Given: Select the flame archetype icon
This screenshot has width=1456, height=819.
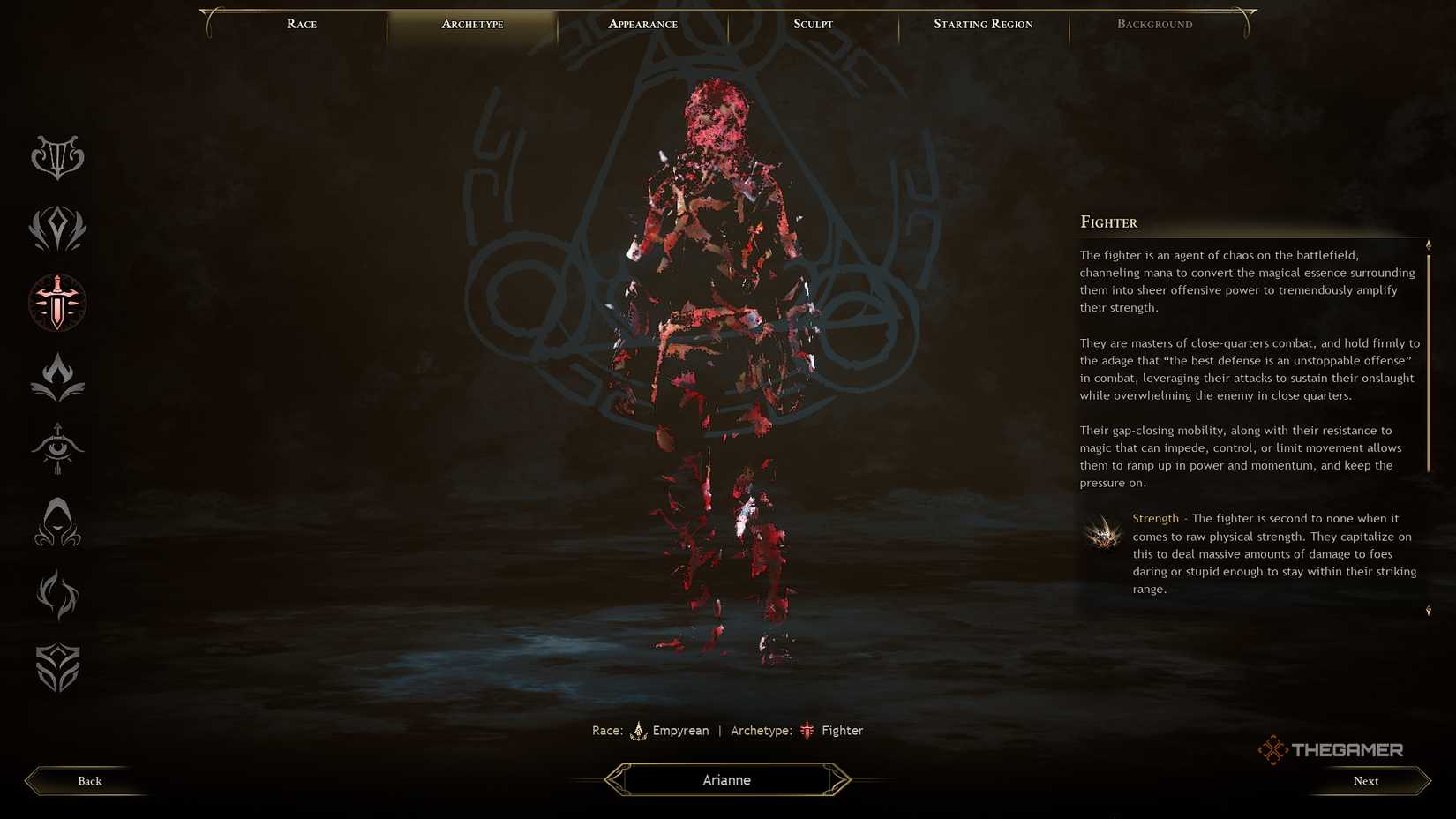Looking at the screenshot, I should pyautogui.click(x=56, y=376).
